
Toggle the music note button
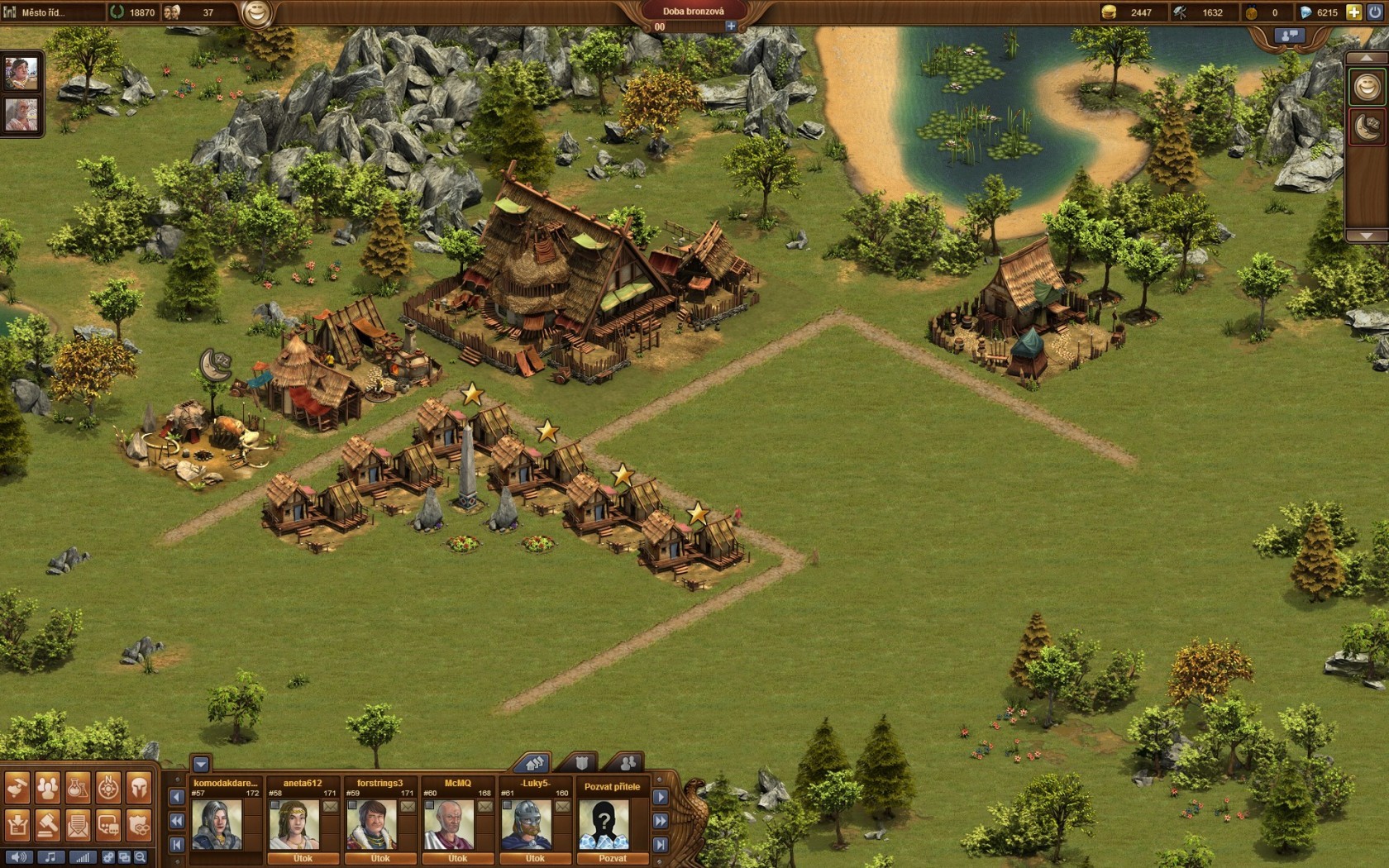(50, 857)
